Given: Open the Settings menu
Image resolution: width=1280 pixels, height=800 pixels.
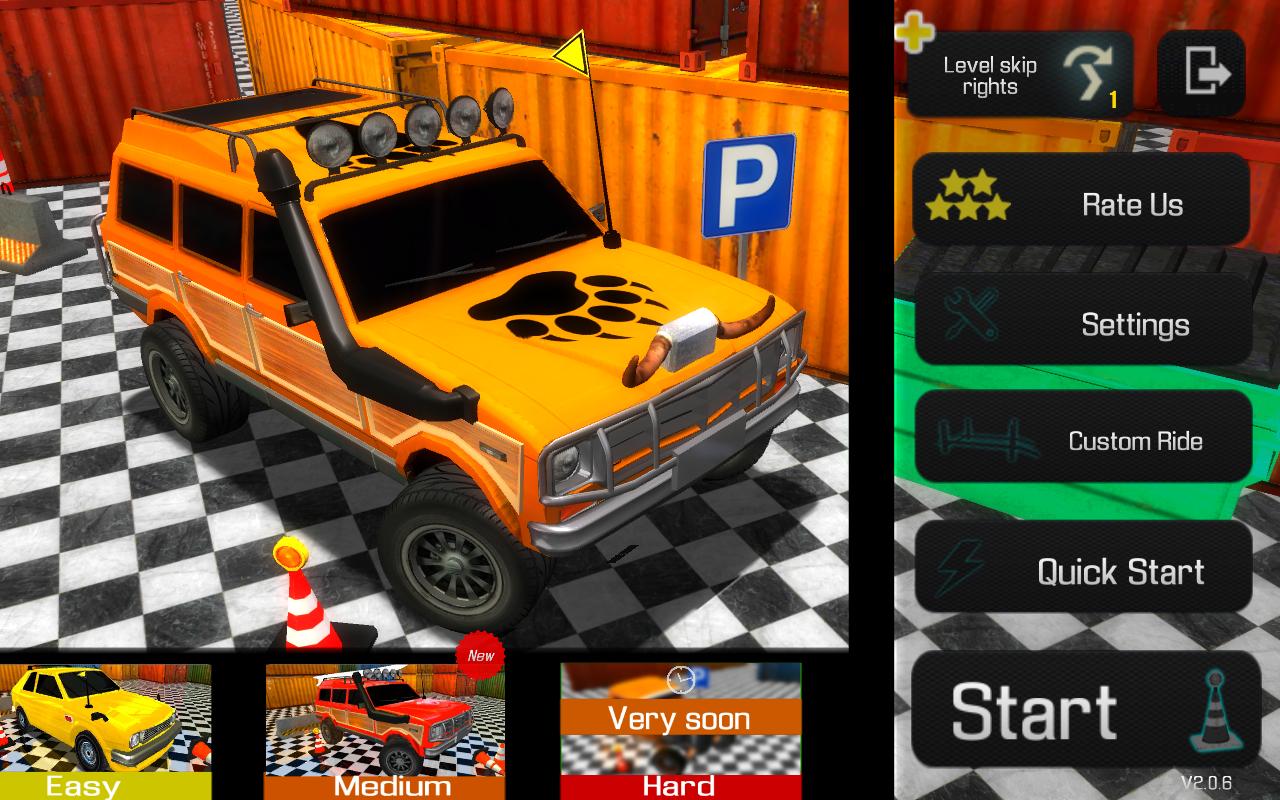Looking at the screenshot, I should (x=1083, y=323).
